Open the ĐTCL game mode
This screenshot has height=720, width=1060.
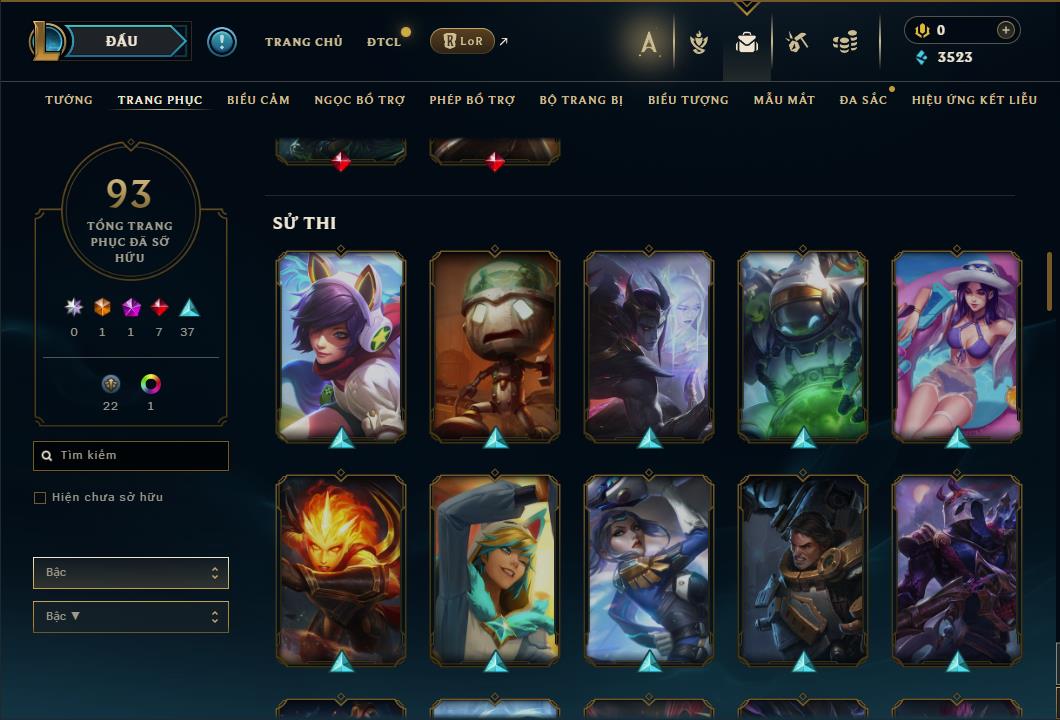383,42
